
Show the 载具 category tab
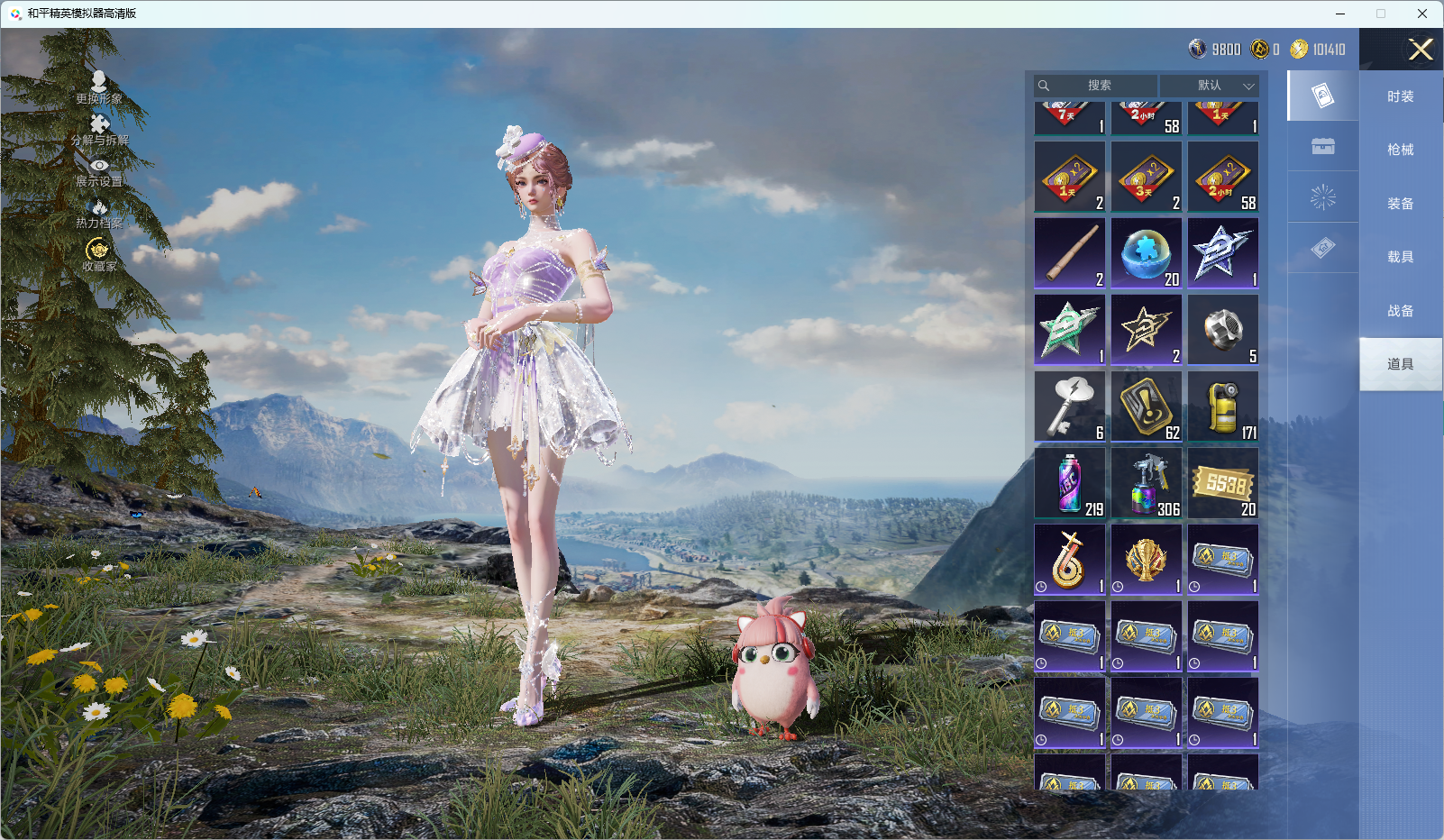(1400, 257)
